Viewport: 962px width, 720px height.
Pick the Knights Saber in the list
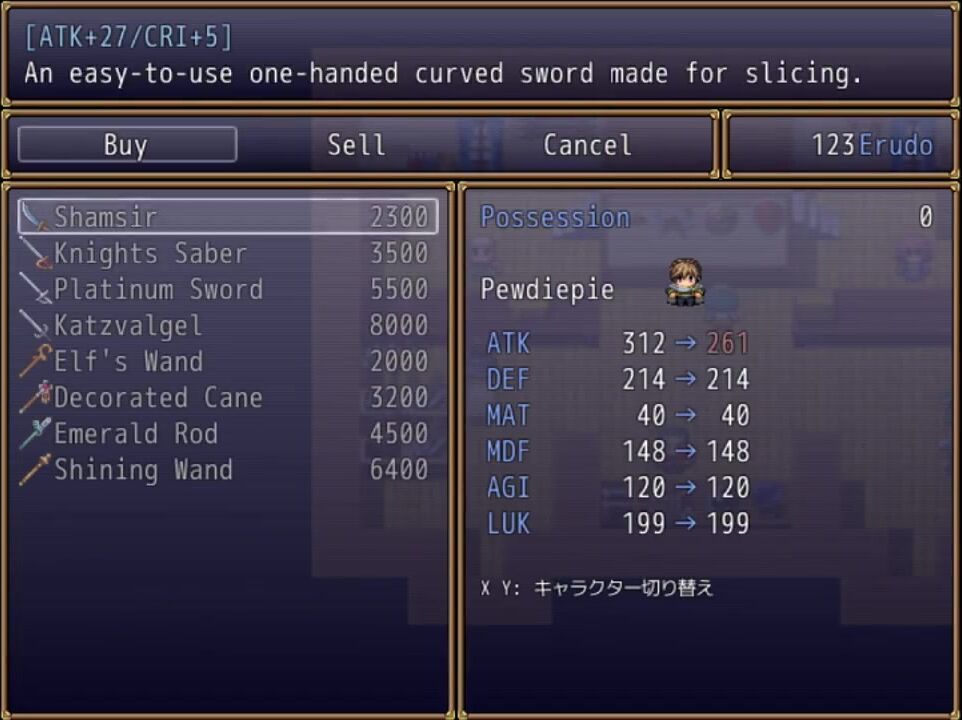coord(228,253)
